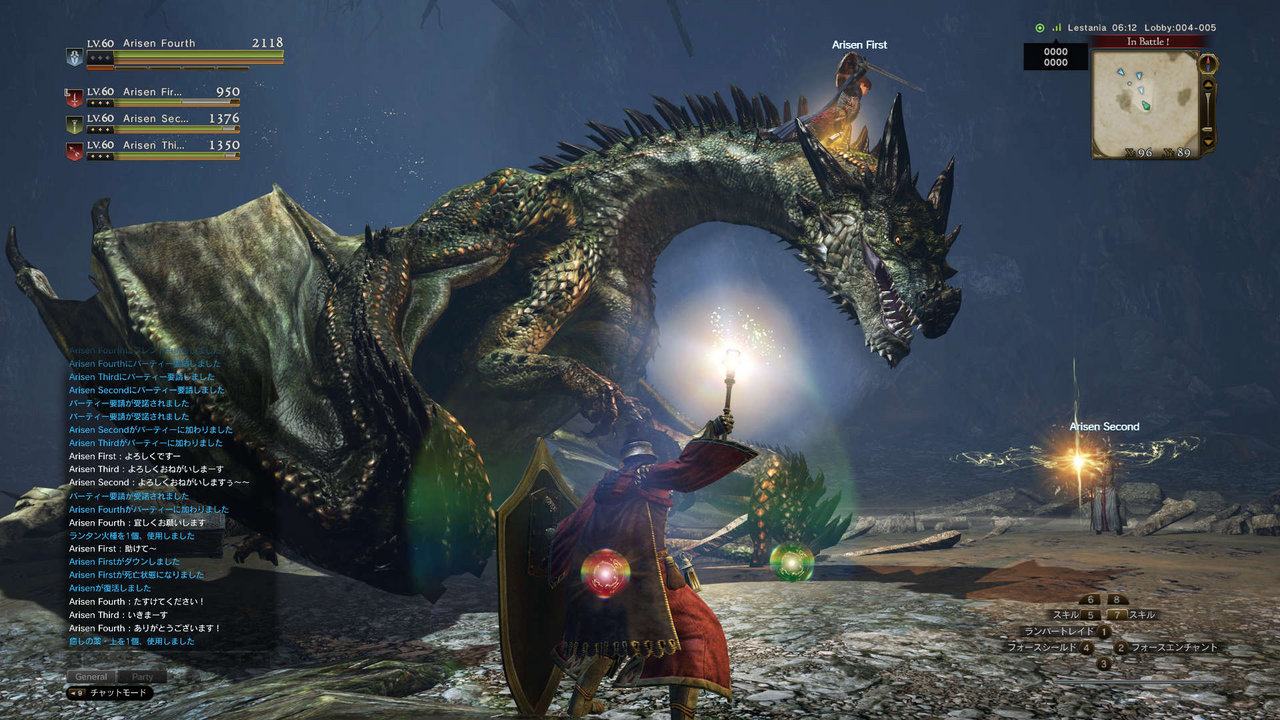This screenshot has height=720, width=1280.
Task: Click the skill slot 3 hotkey
Action: click(x=1103, y=662)
